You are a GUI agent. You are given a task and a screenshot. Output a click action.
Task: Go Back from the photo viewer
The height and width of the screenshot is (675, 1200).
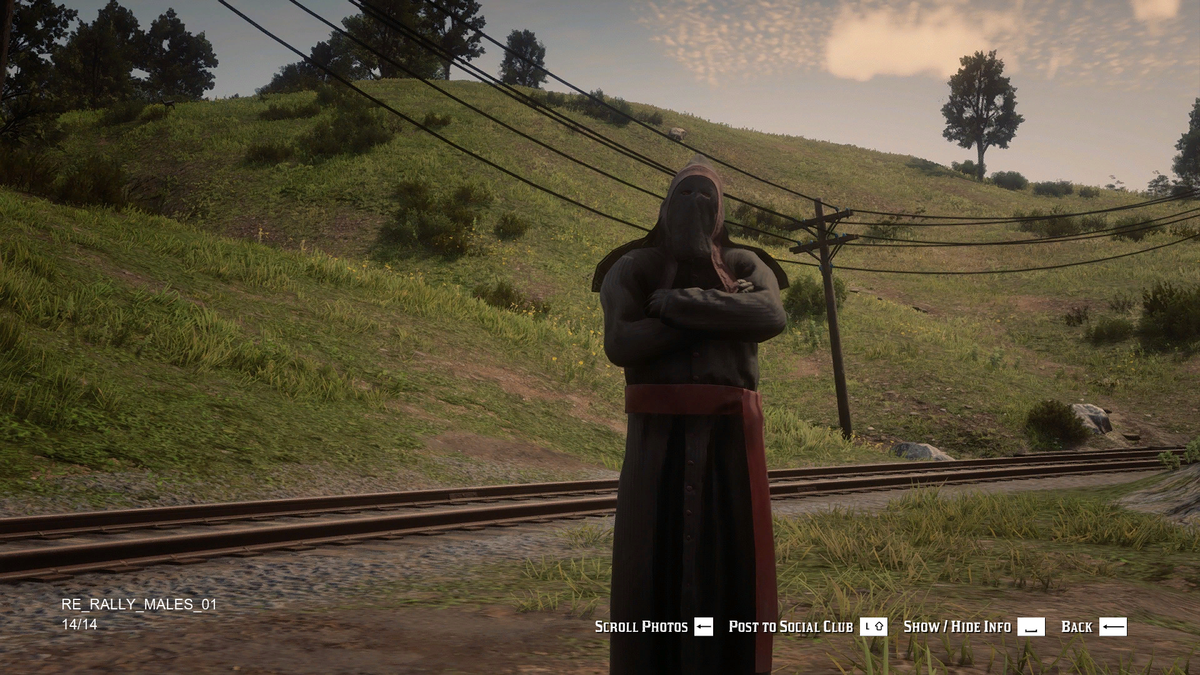pos(1093,627)
